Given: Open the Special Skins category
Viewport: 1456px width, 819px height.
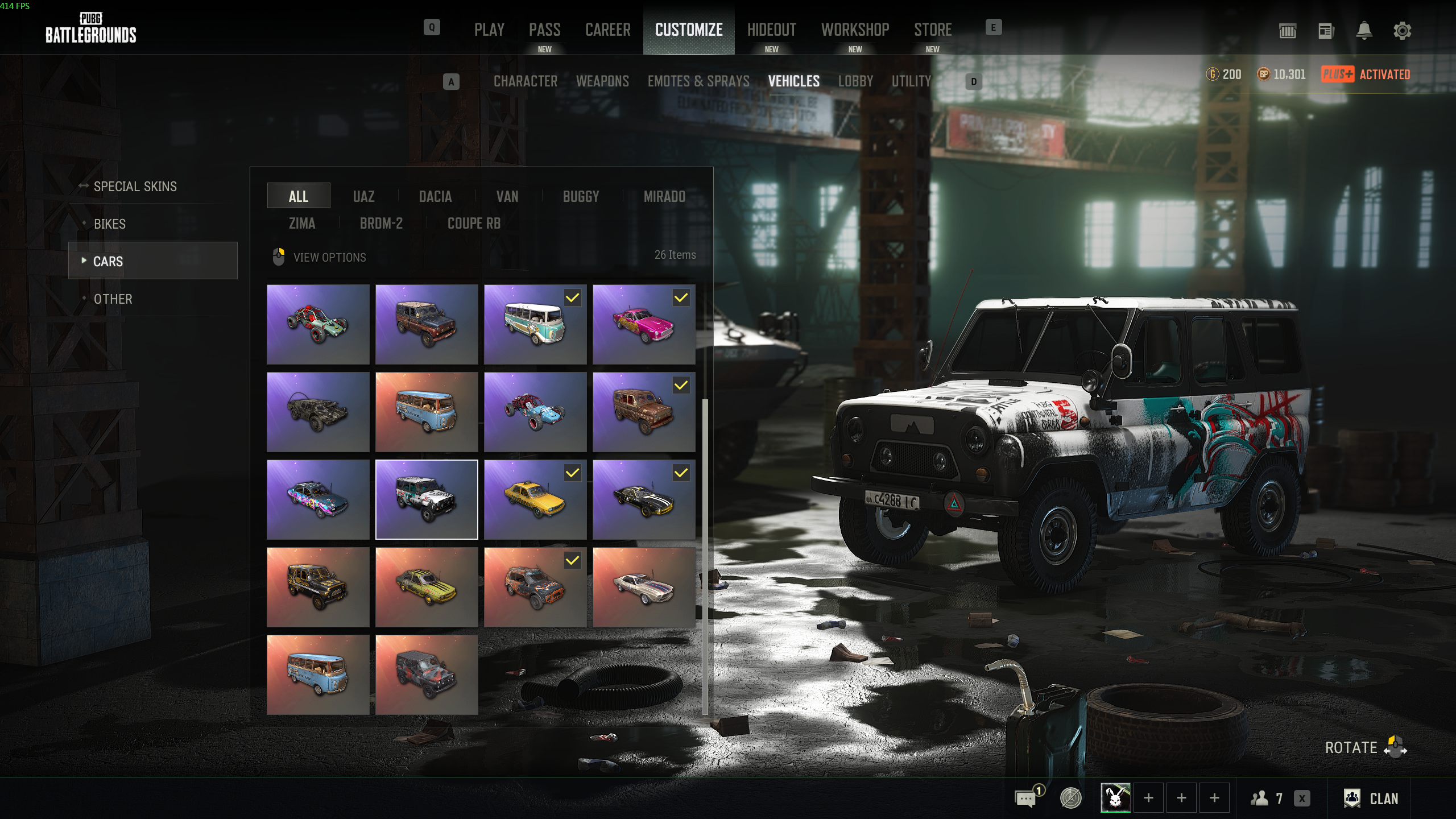Looking at the screenshot, I should click(135, 187).
